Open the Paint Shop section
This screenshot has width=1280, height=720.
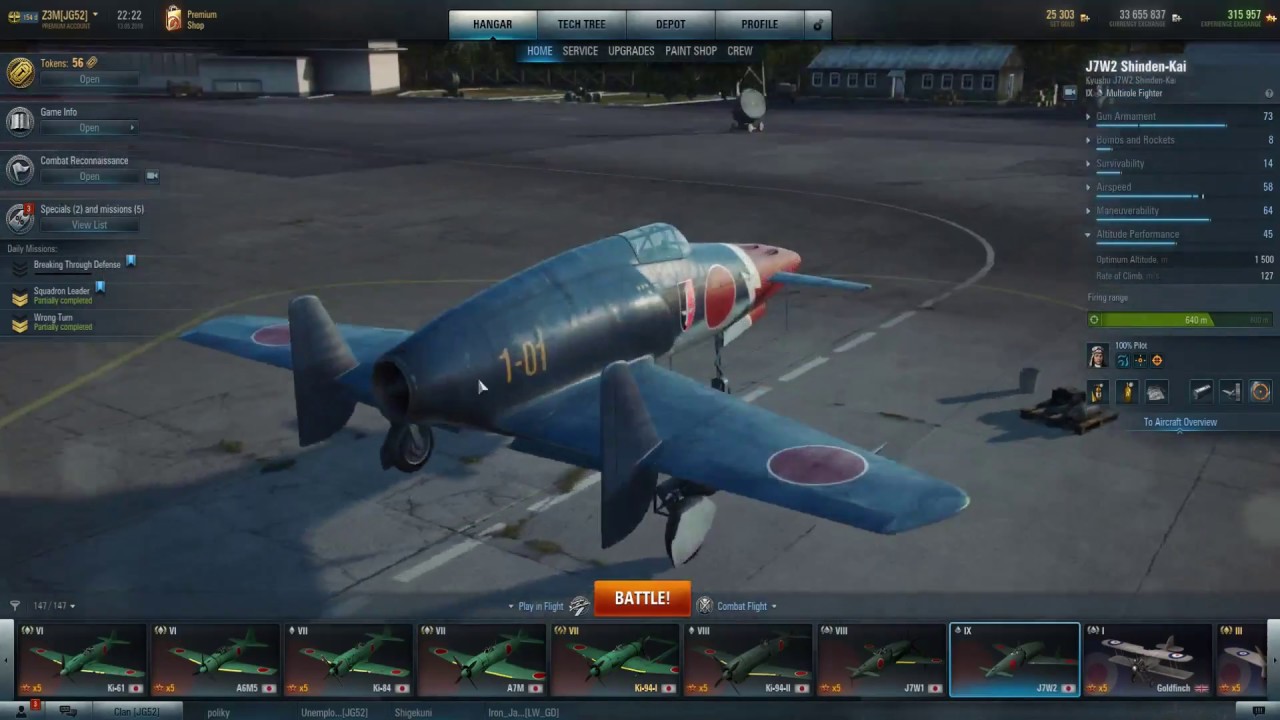pos(691,51)
